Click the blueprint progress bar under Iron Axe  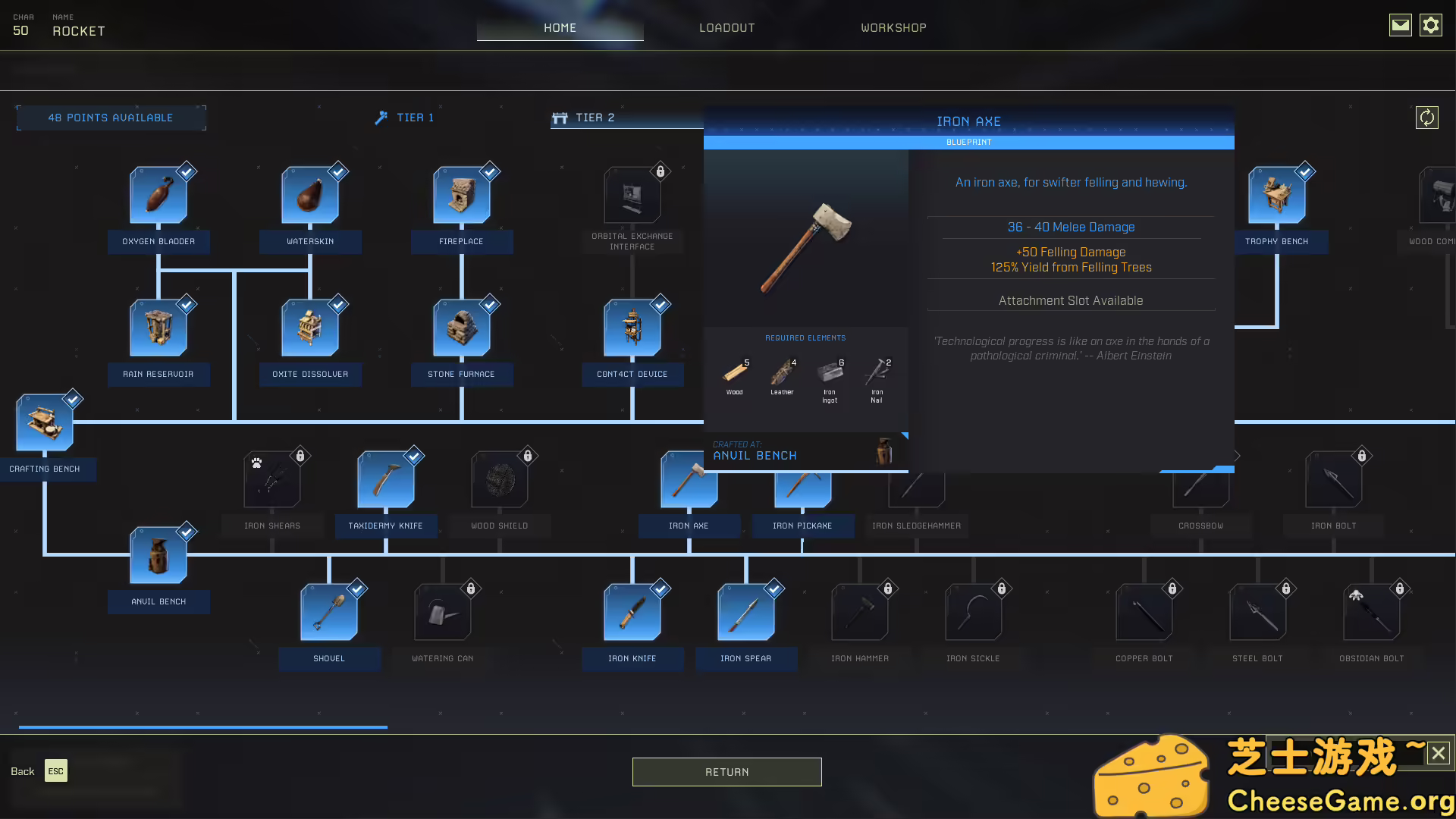[969, 142]
